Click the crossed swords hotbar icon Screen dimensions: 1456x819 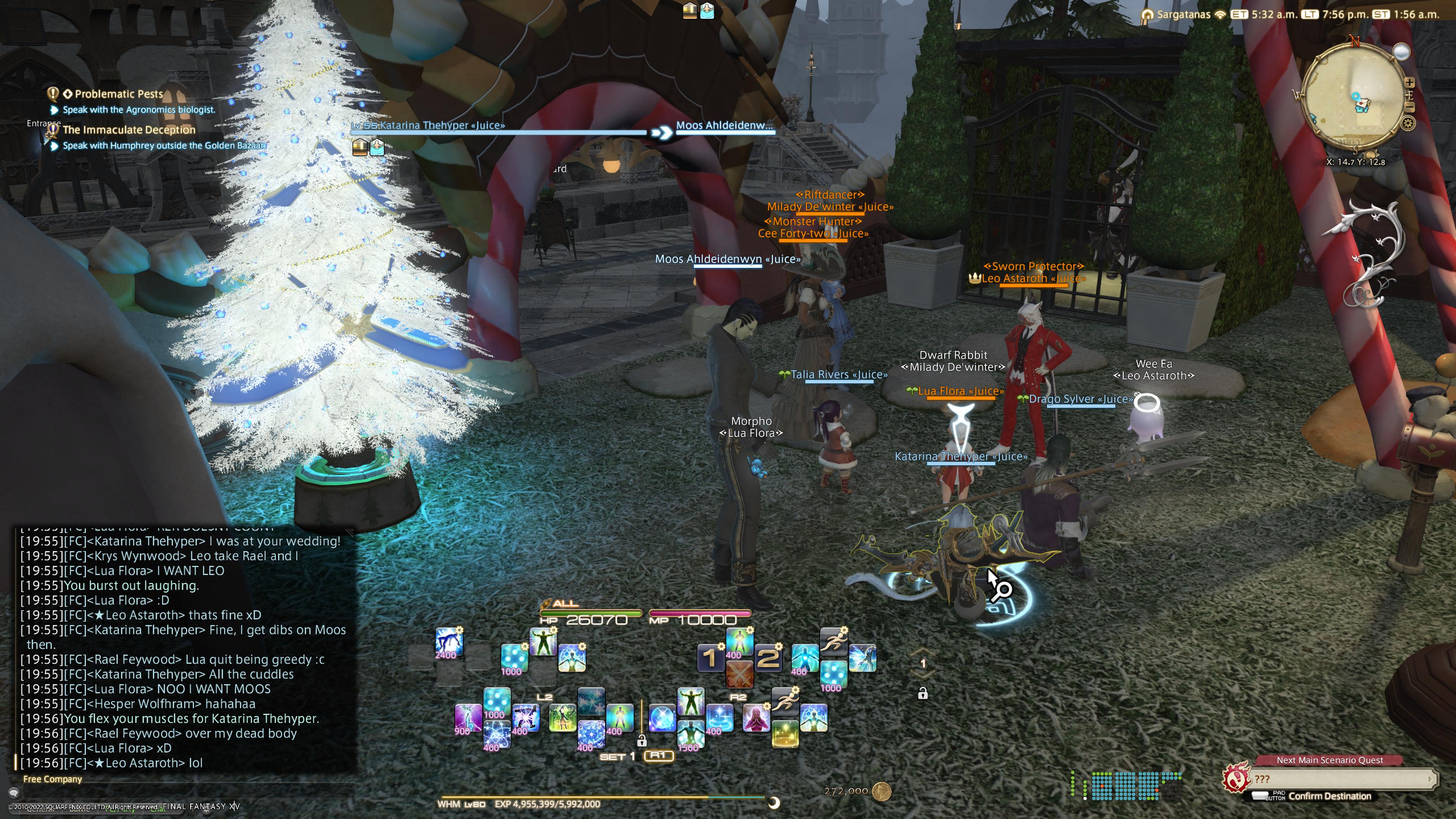point(739,674)
